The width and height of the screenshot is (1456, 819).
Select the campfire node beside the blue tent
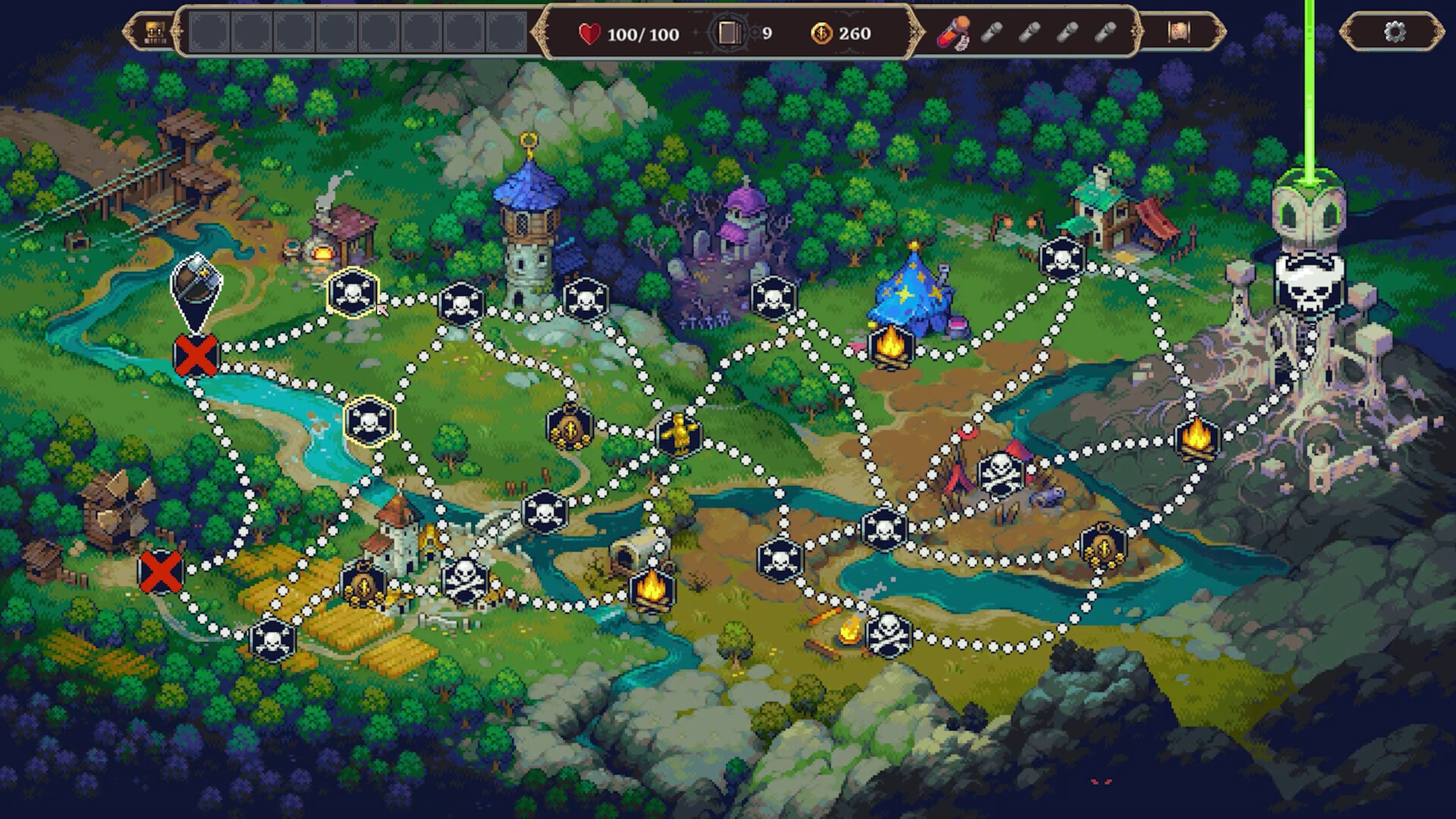[891, 345]
